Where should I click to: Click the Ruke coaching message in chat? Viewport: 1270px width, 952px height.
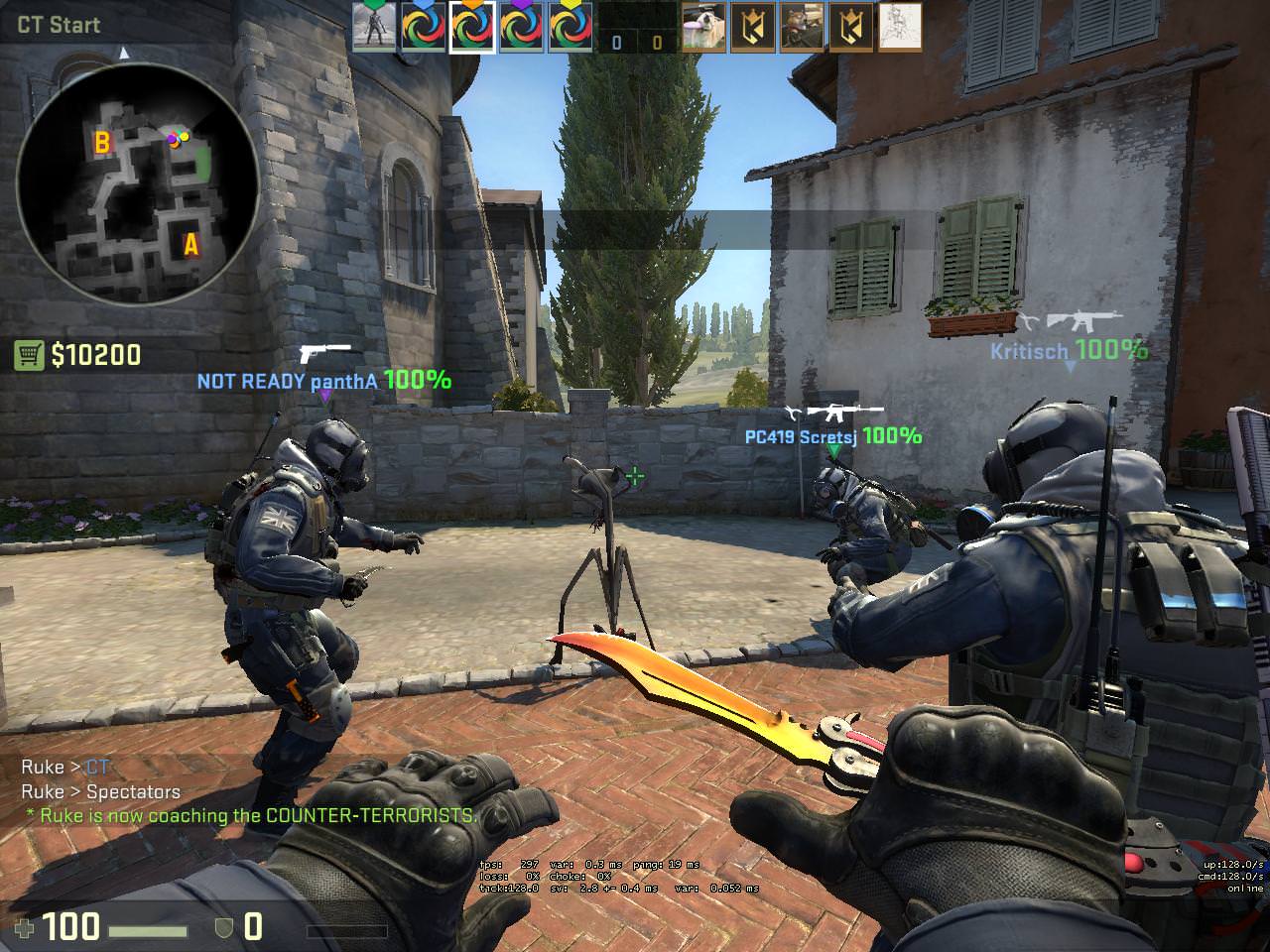[x=252, y=815]
